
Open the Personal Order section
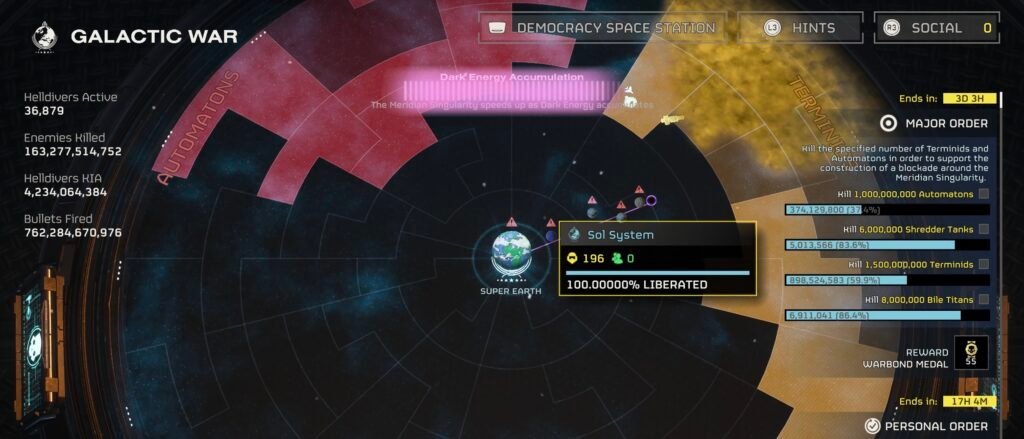(x=935, y=426)
